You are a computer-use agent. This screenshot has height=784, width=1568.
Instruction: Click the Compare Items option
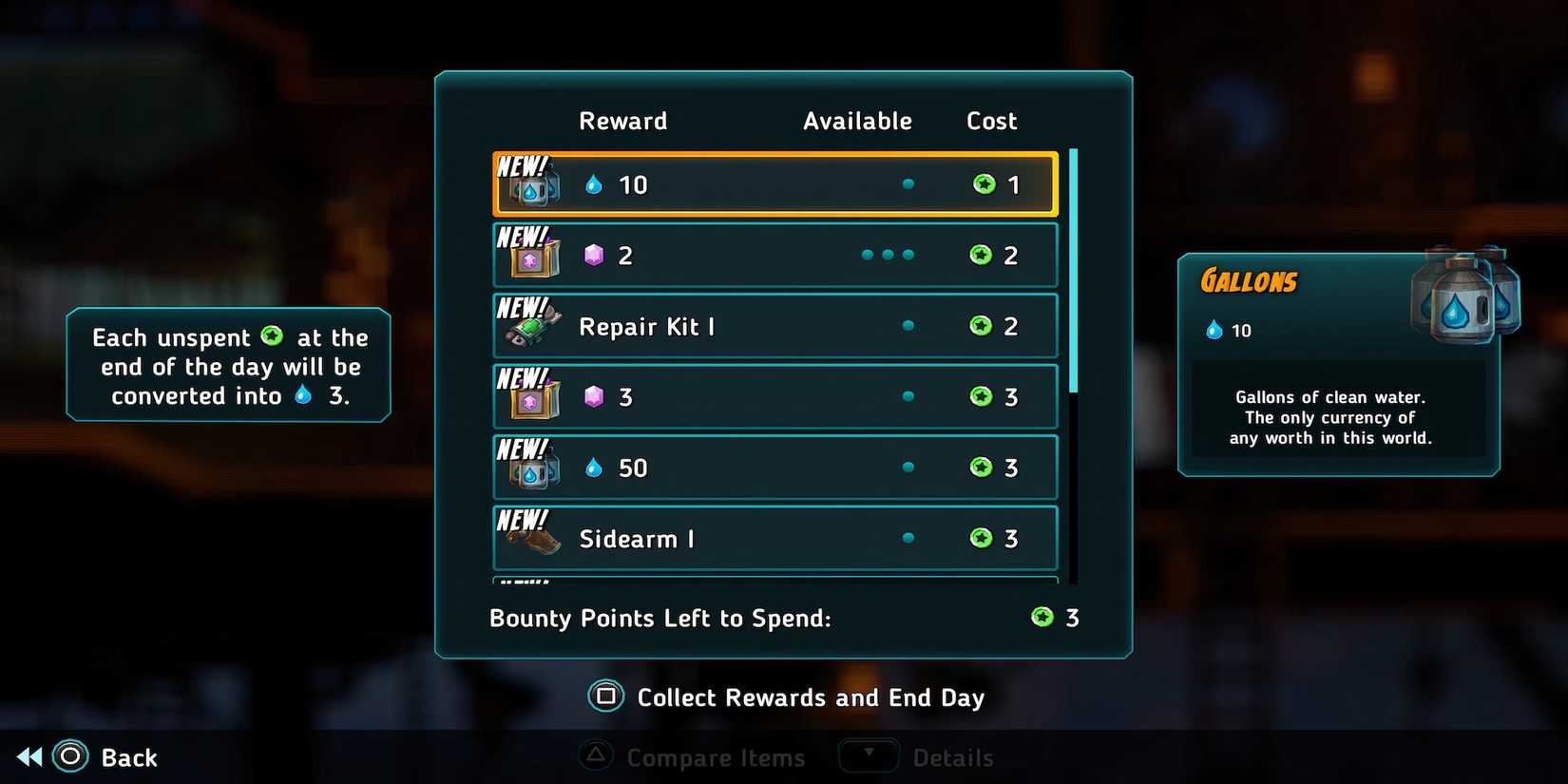(x=716, y=756)
